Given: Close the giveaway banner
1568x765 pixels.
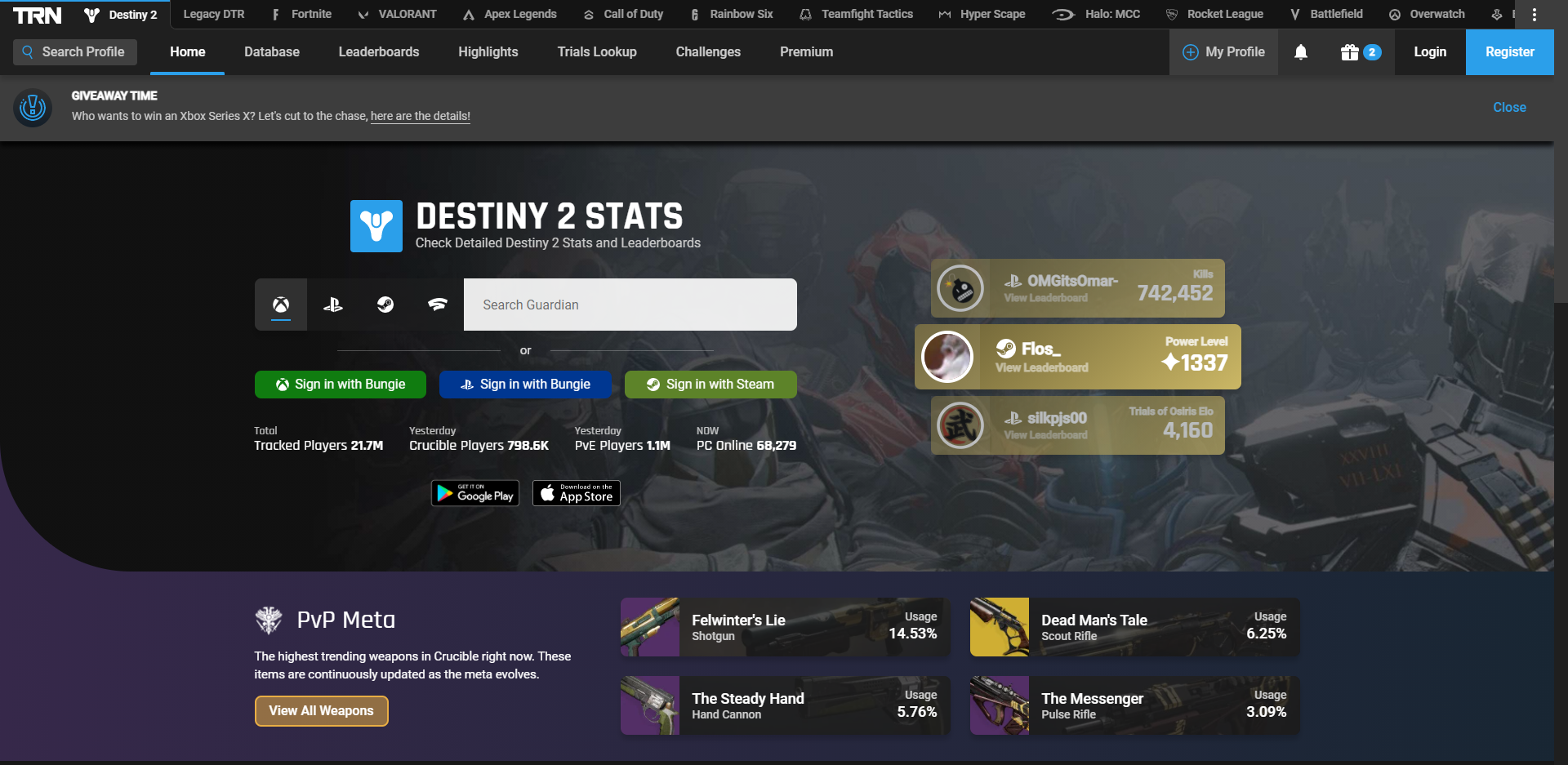Looking at the screenshot, I should click(x=1508, y=107).
